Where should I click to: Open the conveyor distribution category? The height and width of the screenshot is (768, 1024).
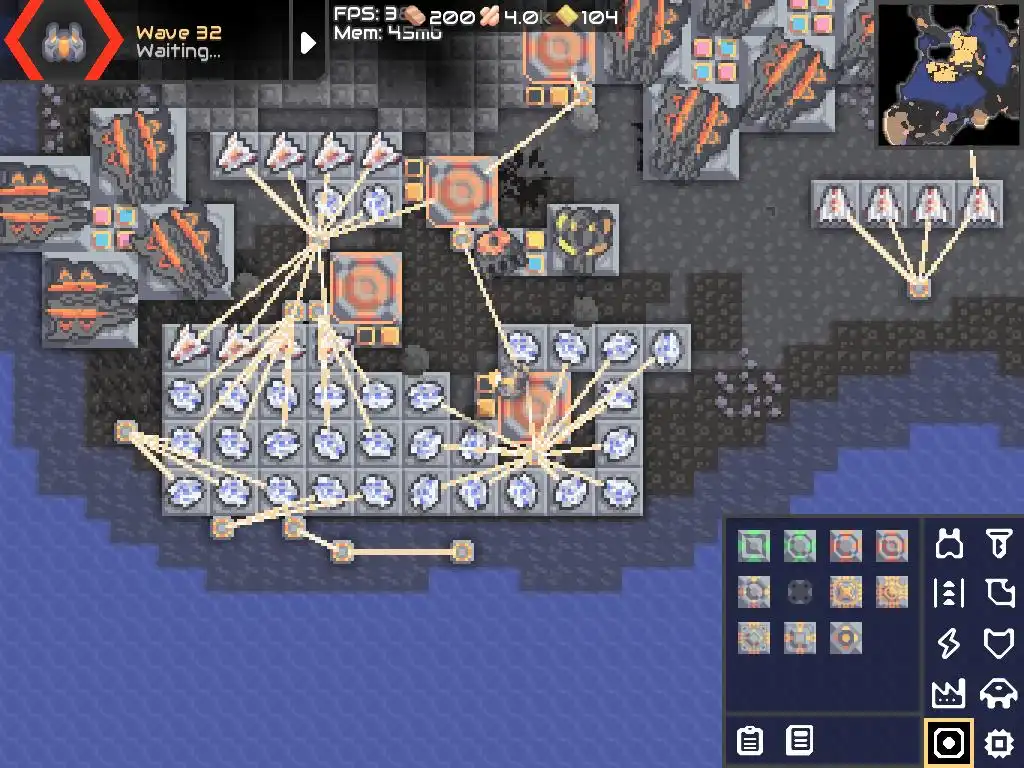click(949, 593)
